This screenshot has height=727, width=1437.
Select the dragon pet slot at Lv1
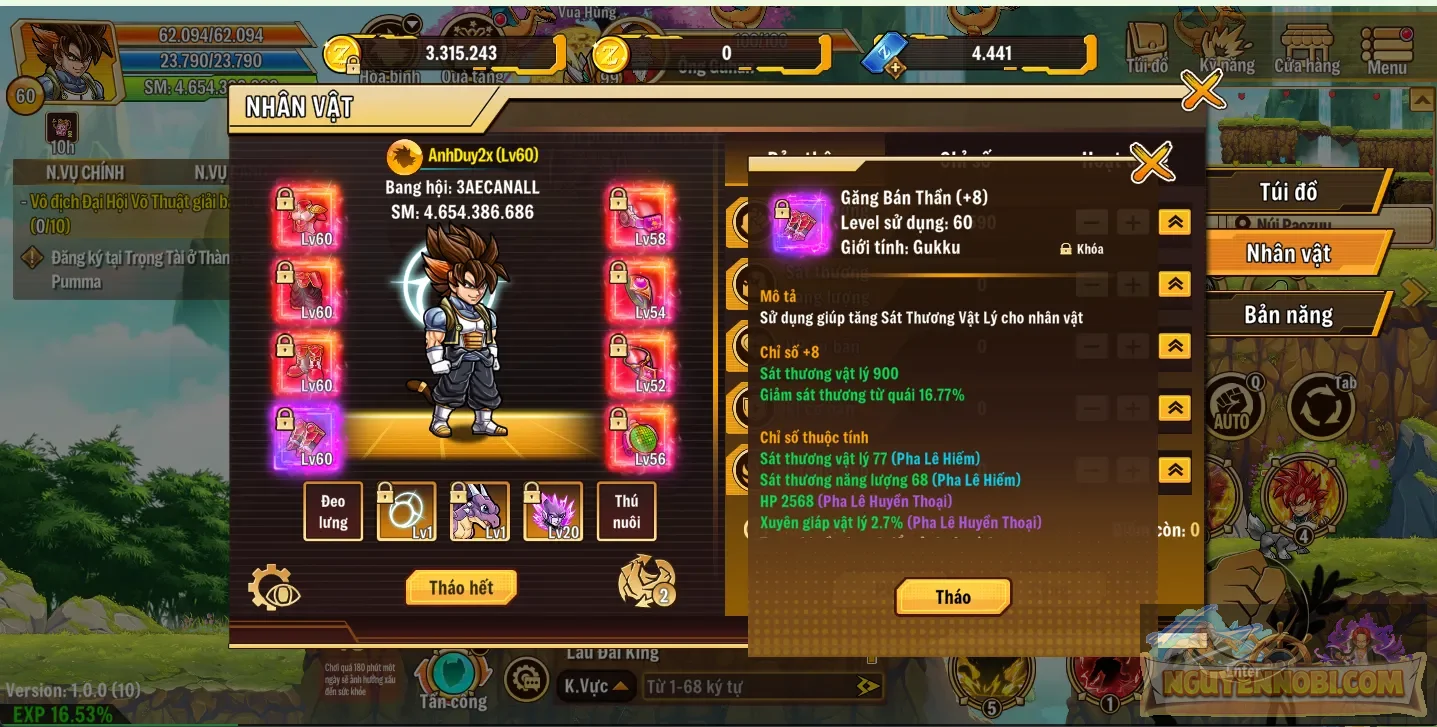(x=479, y=510)
